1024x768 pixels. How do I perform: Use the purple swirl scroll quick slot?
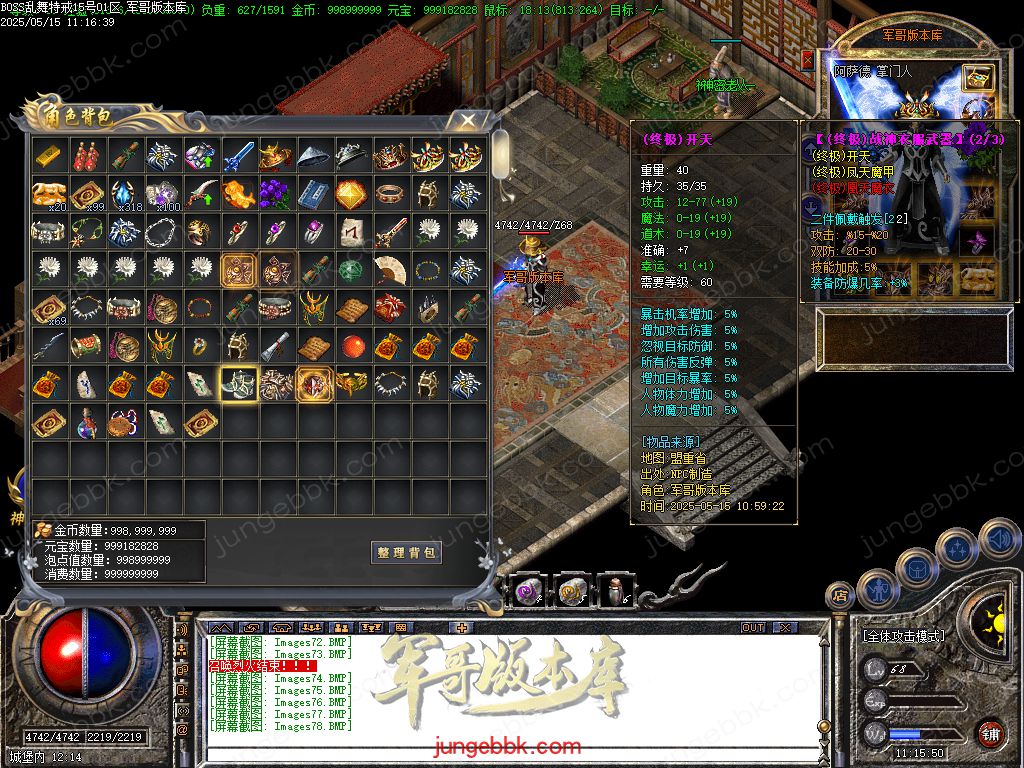[529, 594]
